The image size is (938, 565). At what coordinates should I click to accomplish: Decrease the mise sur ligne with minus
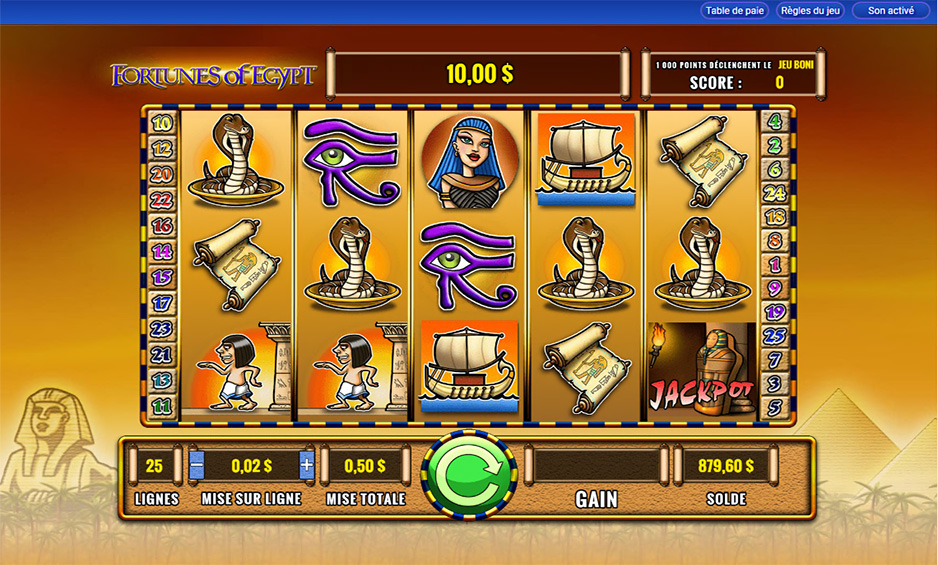click(x=197, y=465)
